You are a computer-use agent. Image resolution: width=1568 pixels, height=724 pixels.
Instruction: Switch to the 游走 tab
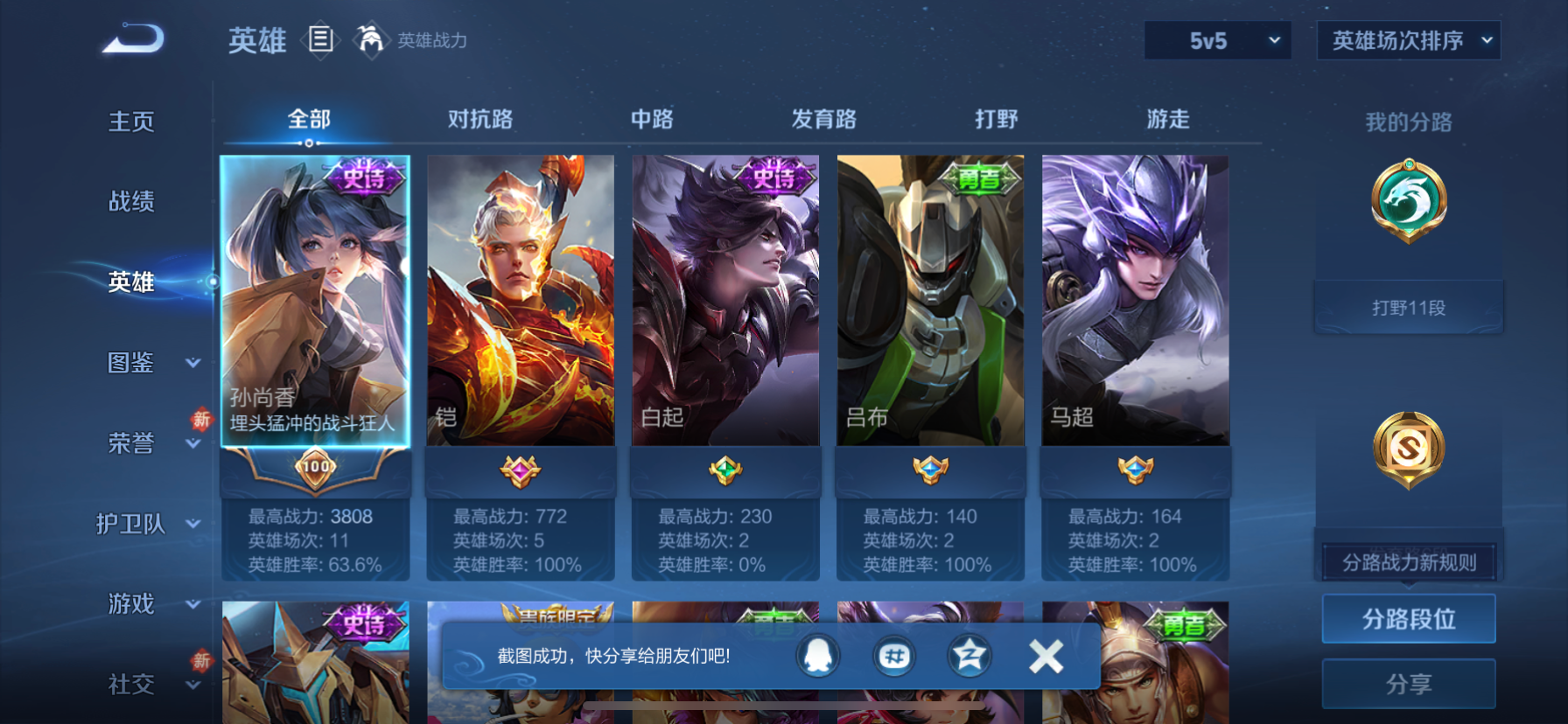tap(1165, 119)
